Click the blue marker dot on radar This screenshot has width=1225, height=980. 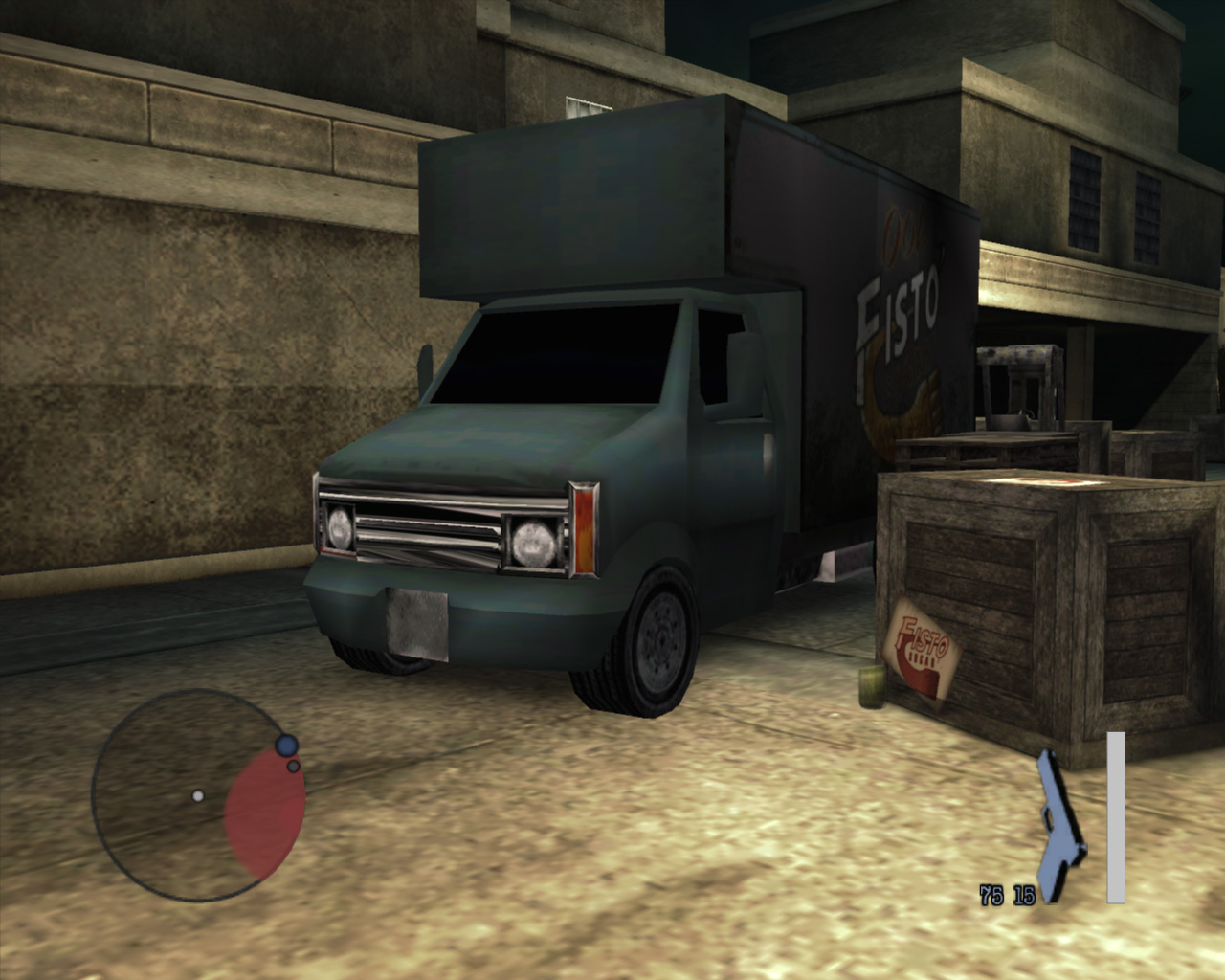[286, 745]
